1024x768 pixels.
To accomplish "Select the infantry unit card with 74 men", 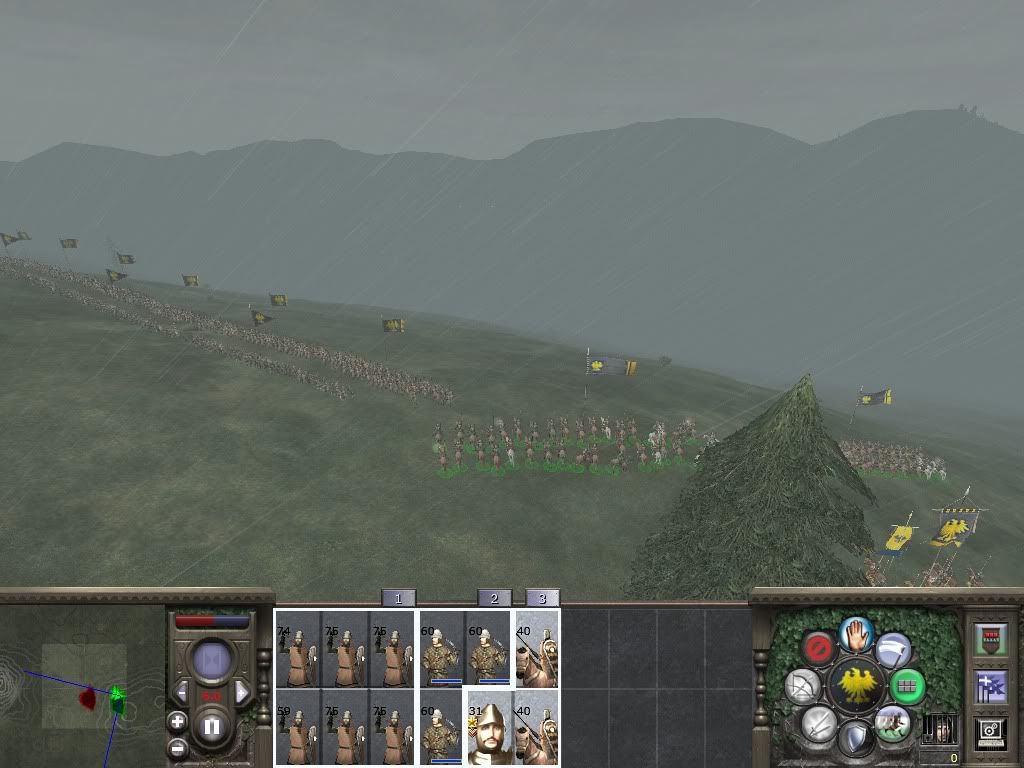I will click(298, 650).
